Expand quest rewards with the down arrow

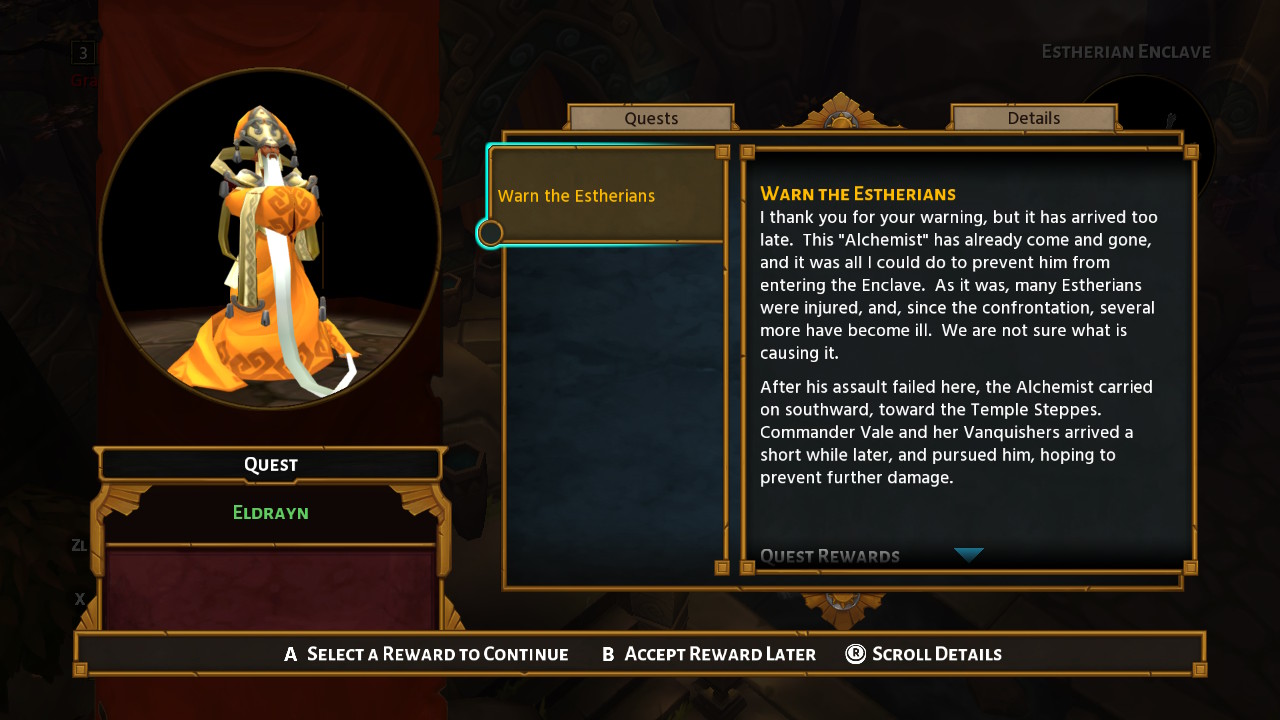click(968, 555)
